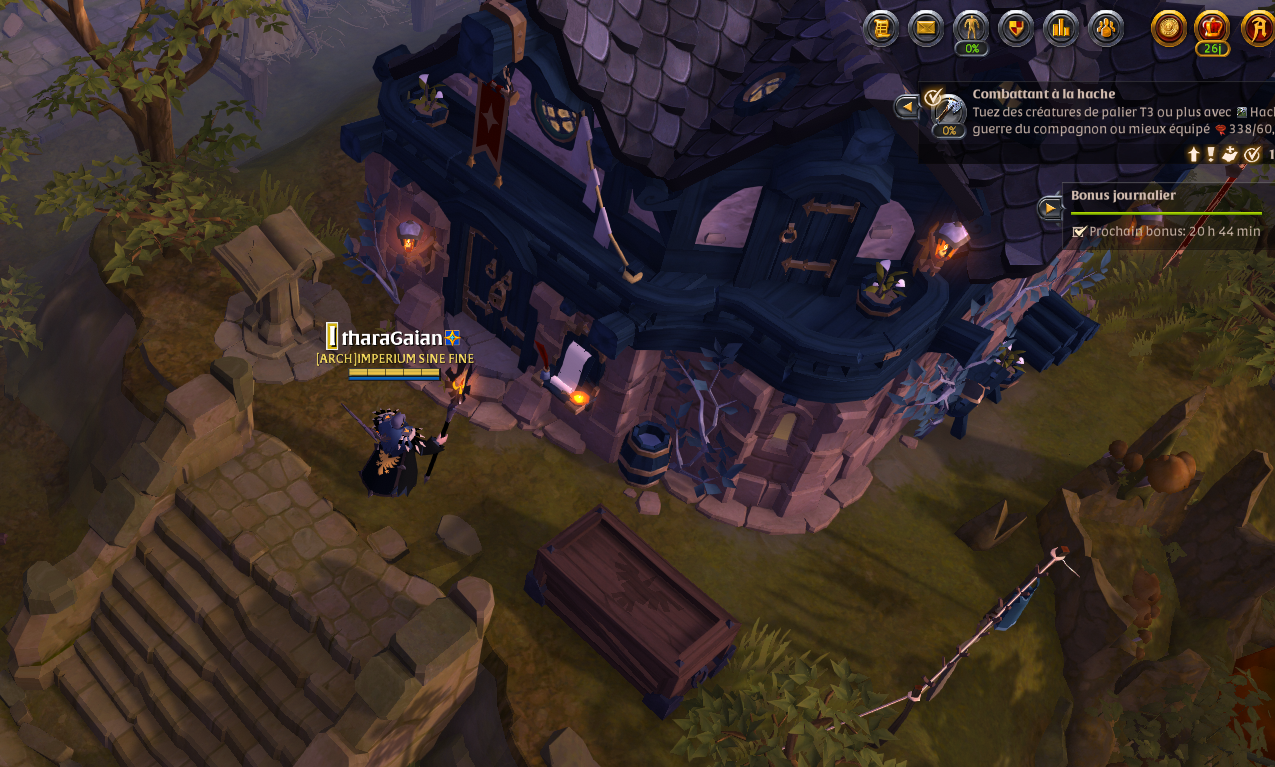Click the gold coin icon
The width and height of the screenshot is (1275, 767).
pos(1169,28)
